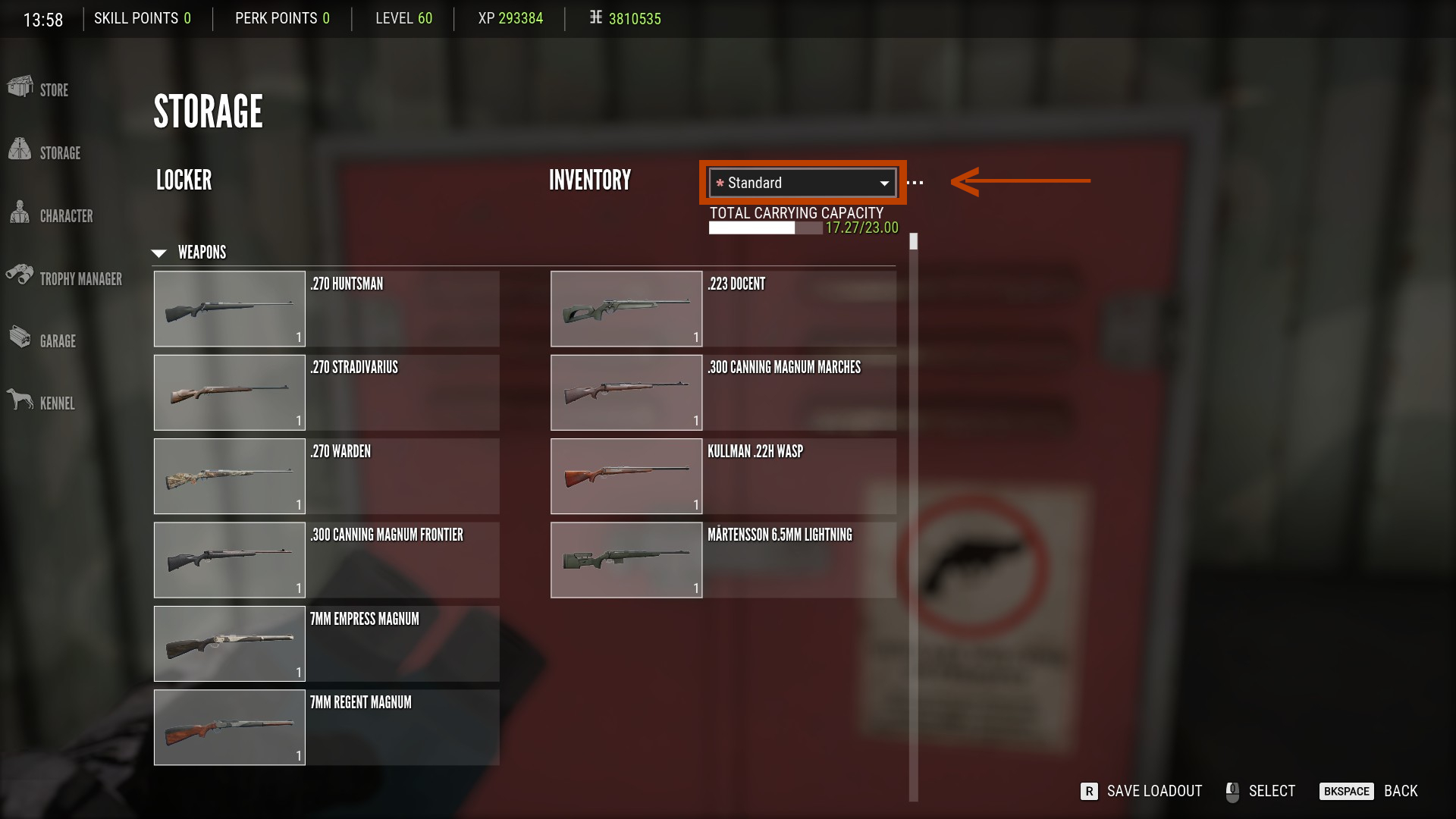This screenshot has width=1456, height=819.
Task: Switch to the Inventory column
Action: click(x=590, y=180)
